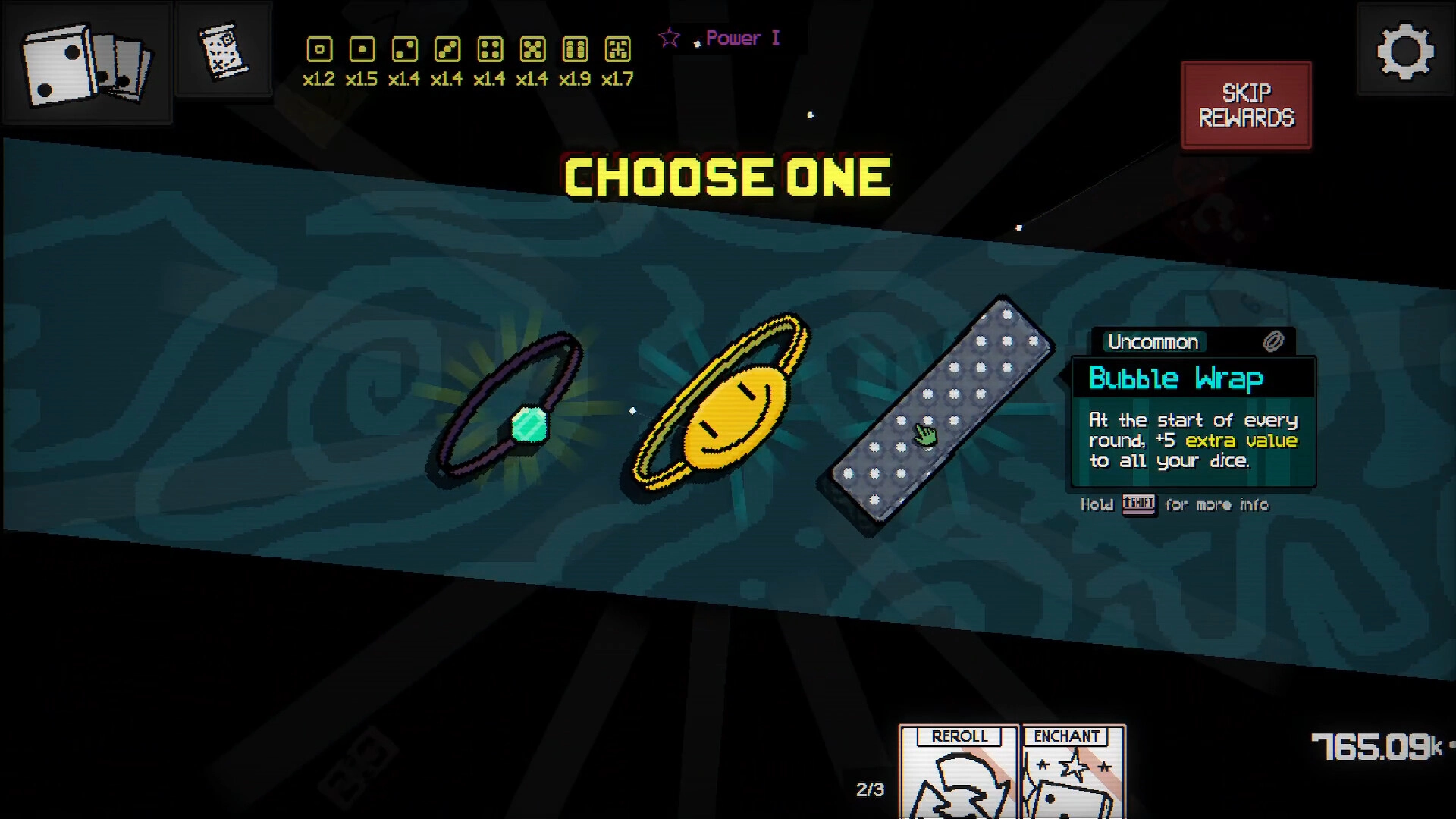This screenshot has width=1456, height=819.
Task: Select the die face showing x1.7
Action: pos(617,50)
